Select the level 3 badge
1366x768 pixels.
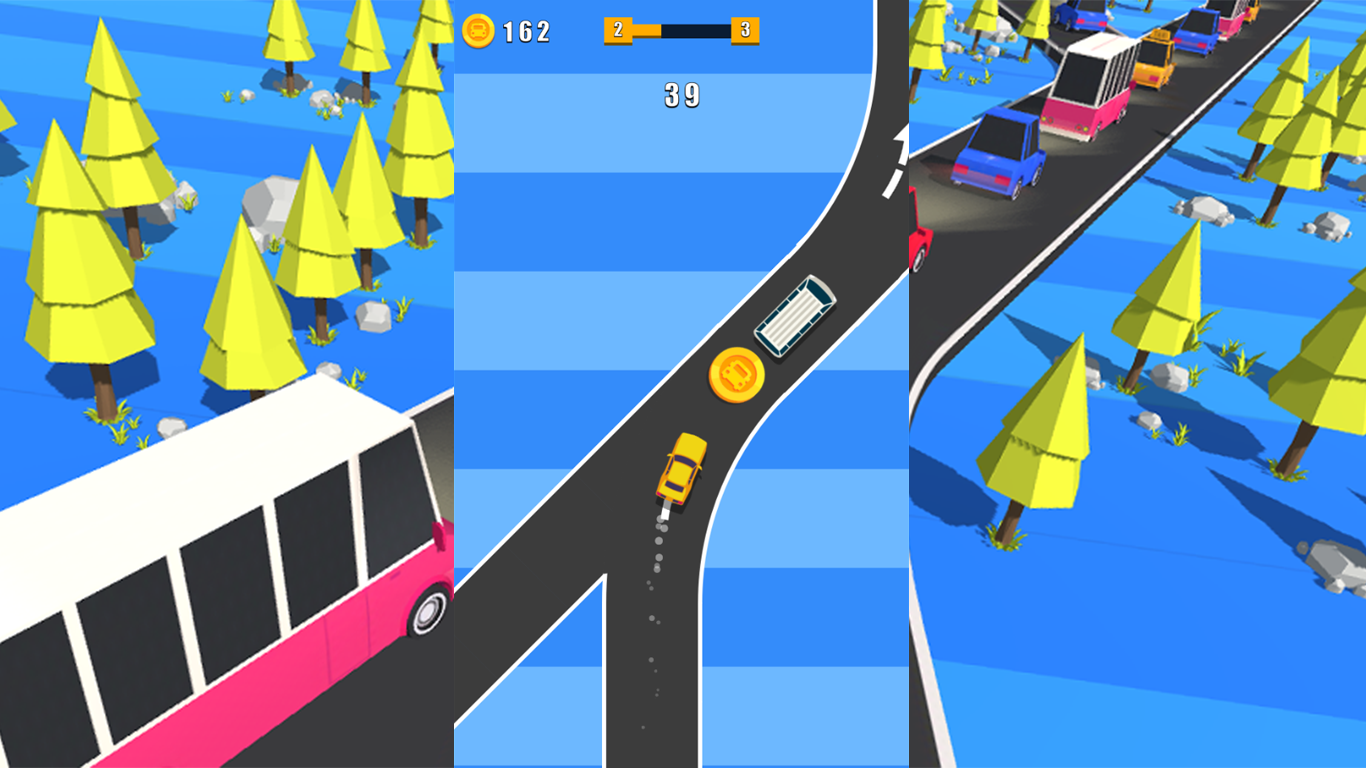[x=744, y=30]
